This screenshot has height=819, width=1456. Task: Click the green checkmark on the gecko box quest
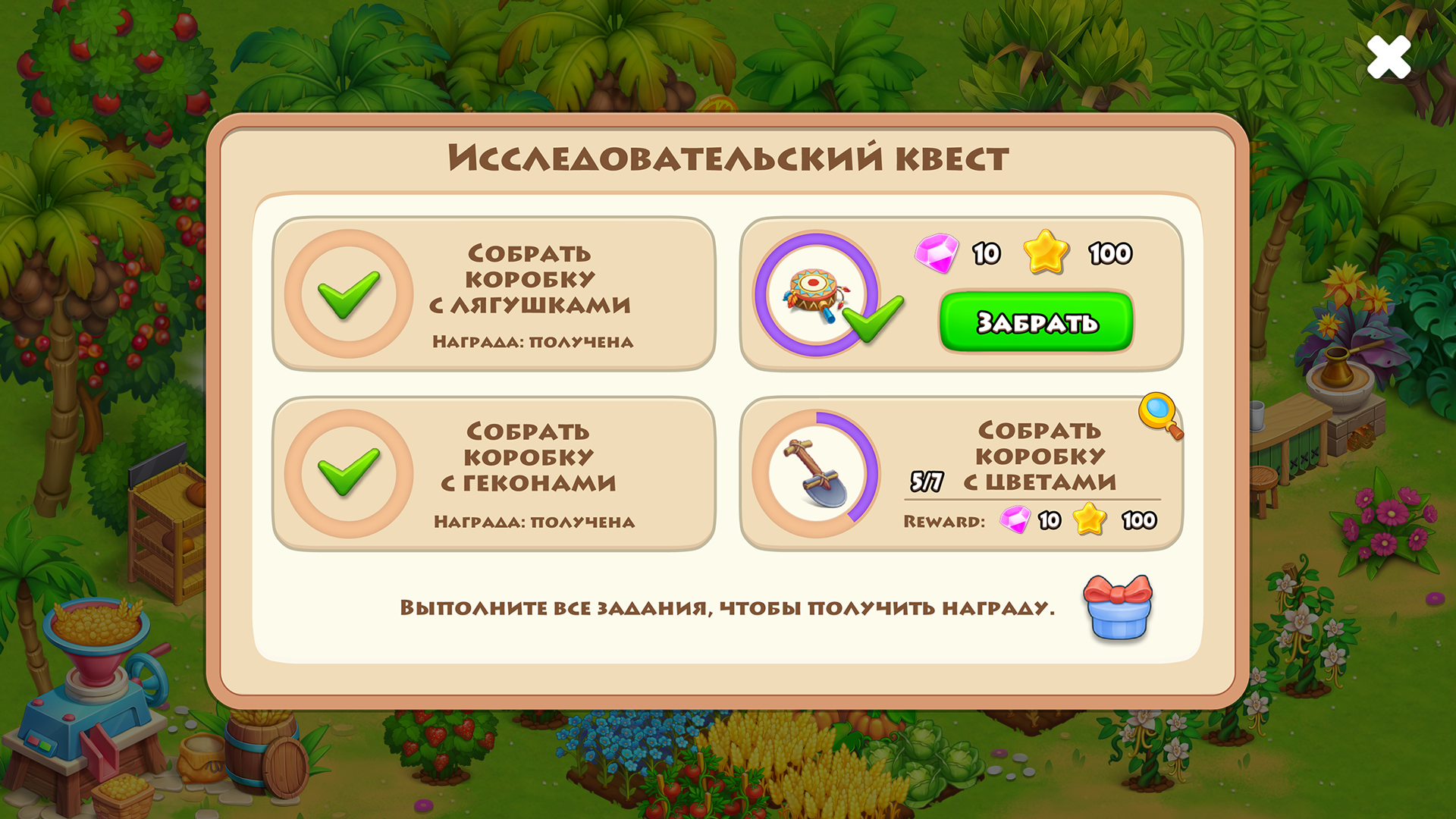pos(348,472)
